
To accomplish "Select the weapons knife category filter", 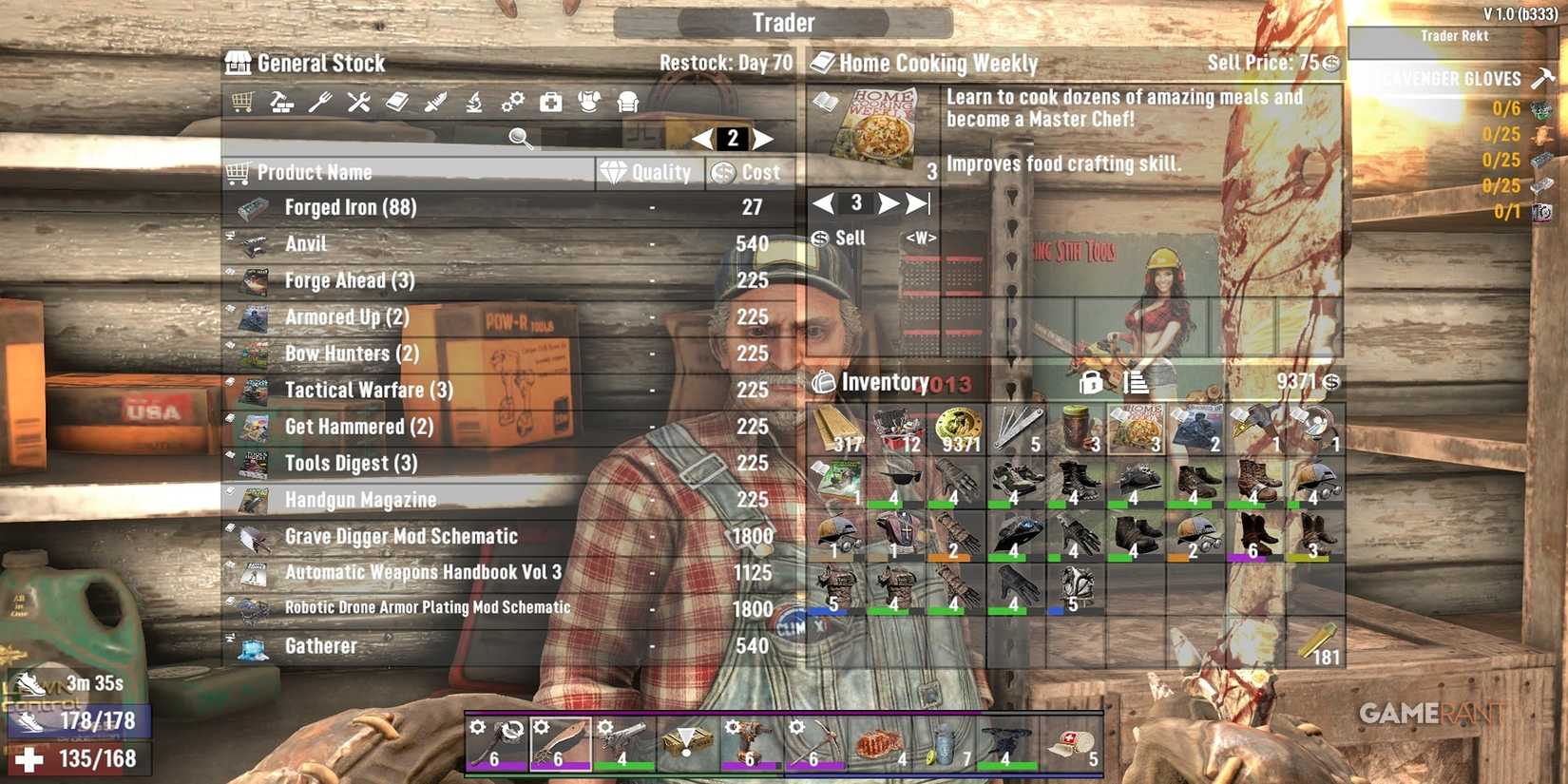I will (436, 100).
